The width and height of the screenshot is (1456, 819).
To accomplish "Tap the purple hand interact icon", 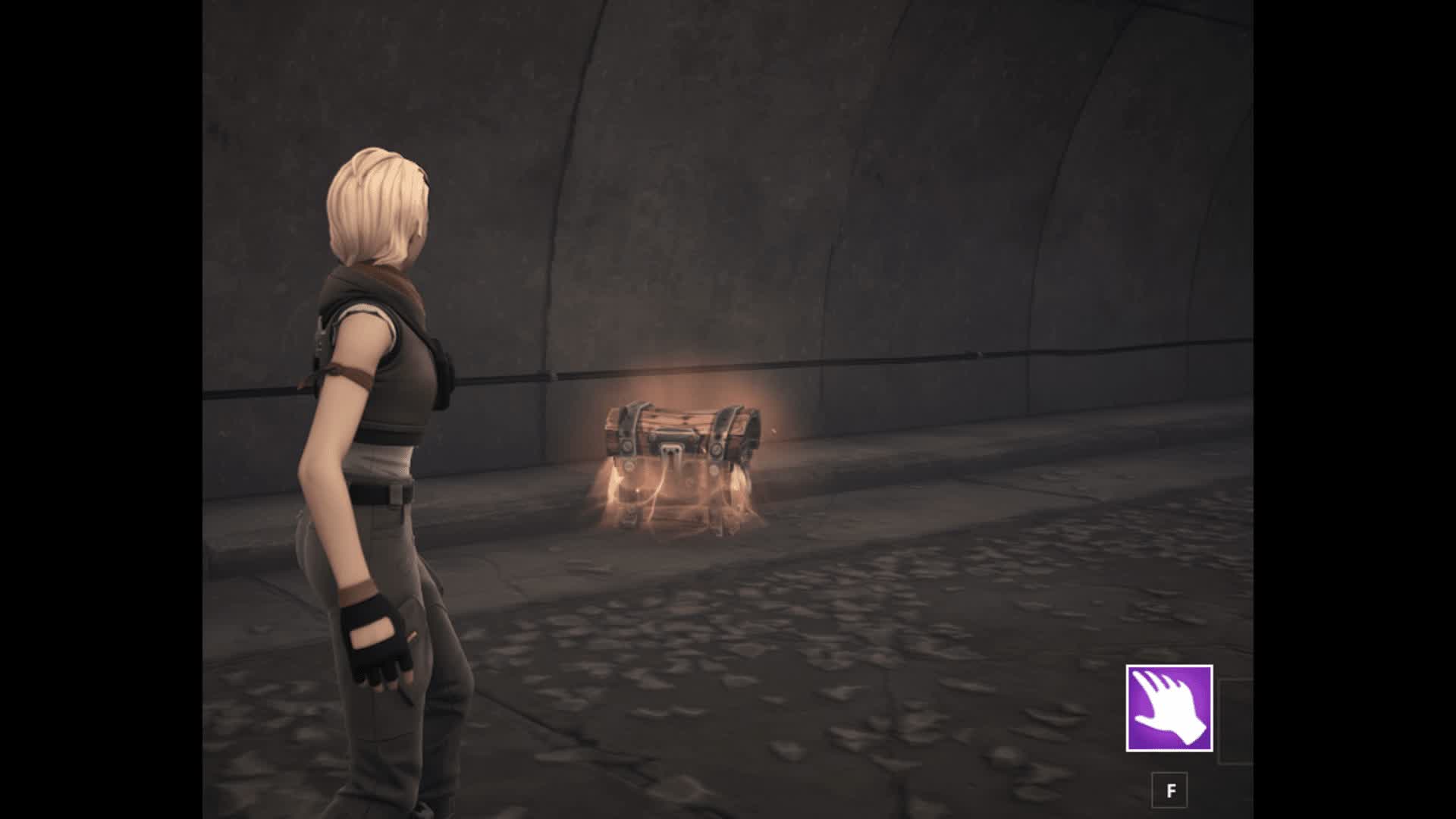I will point(1169,708).
